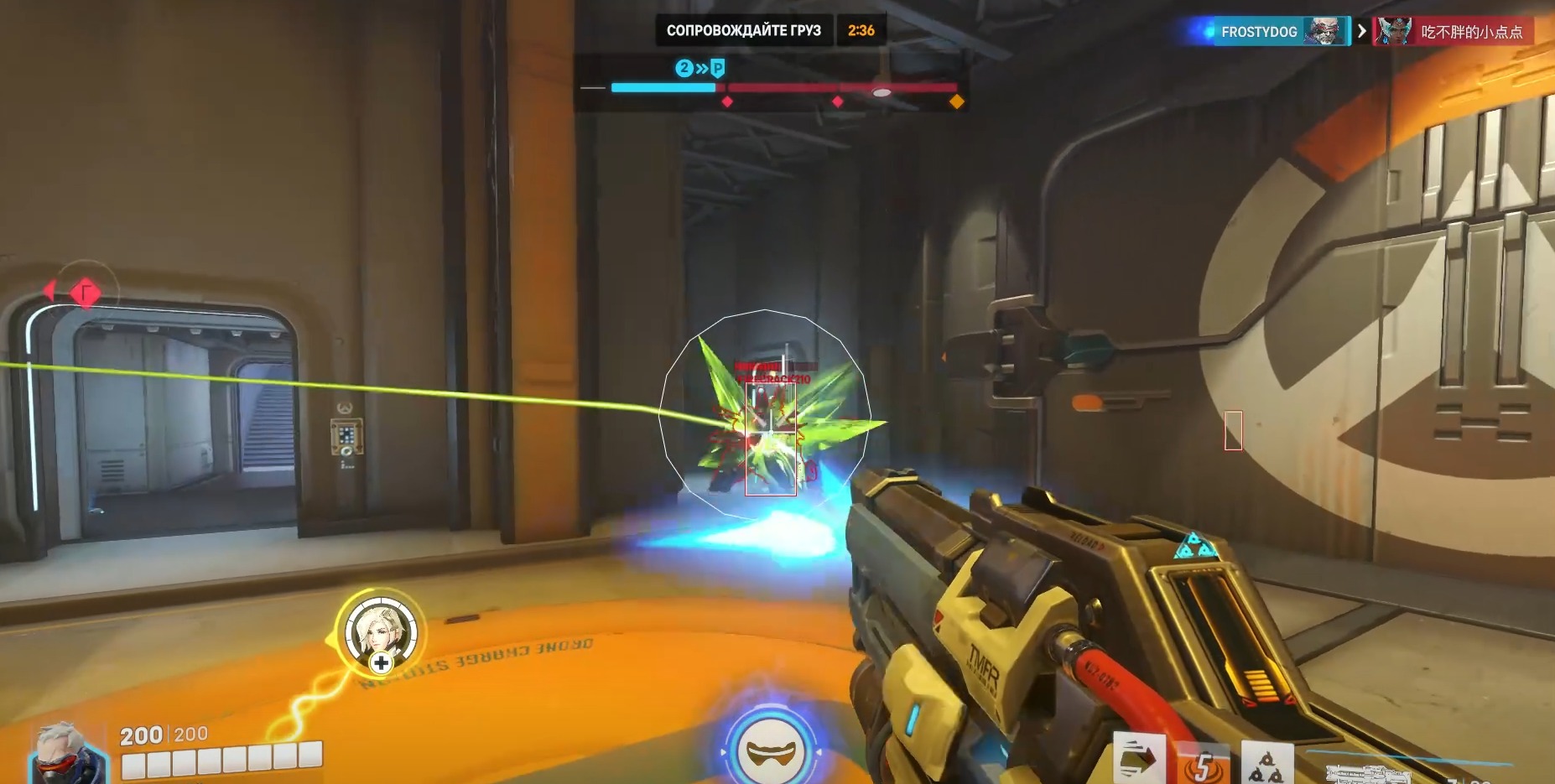Select the Biotic Field ability on cooldown
The height and width of the screenshot is (784, 1555).
pyautogui.click(x=1203, y=764)
